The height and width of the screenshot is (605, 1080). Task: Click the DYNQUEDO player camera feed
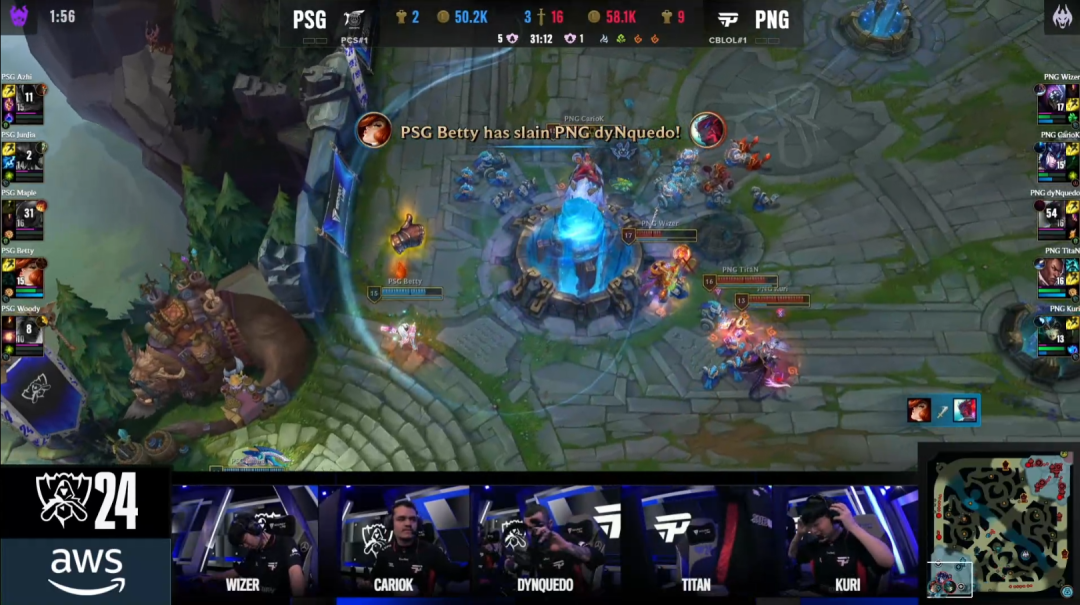[543, 540]
